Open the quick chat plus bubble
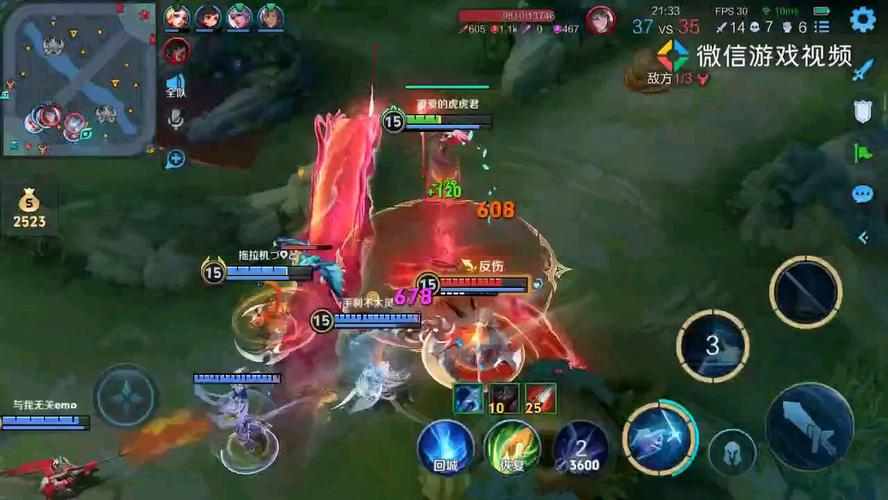 point(176,158)
